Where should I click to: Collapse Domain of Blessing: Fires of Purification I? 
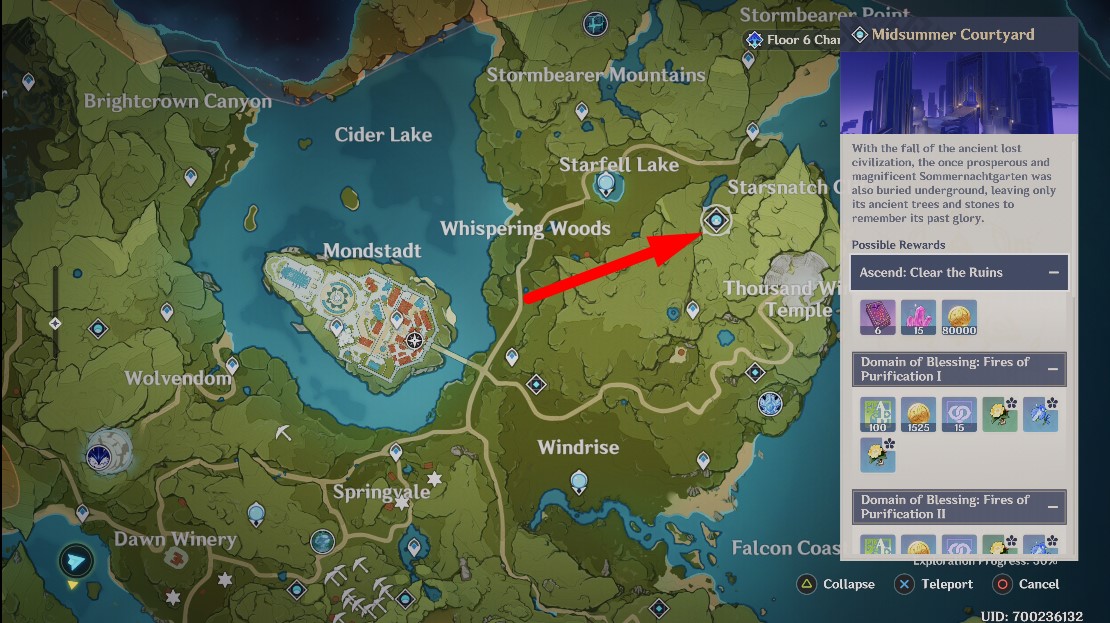[x=1053, y=369]
